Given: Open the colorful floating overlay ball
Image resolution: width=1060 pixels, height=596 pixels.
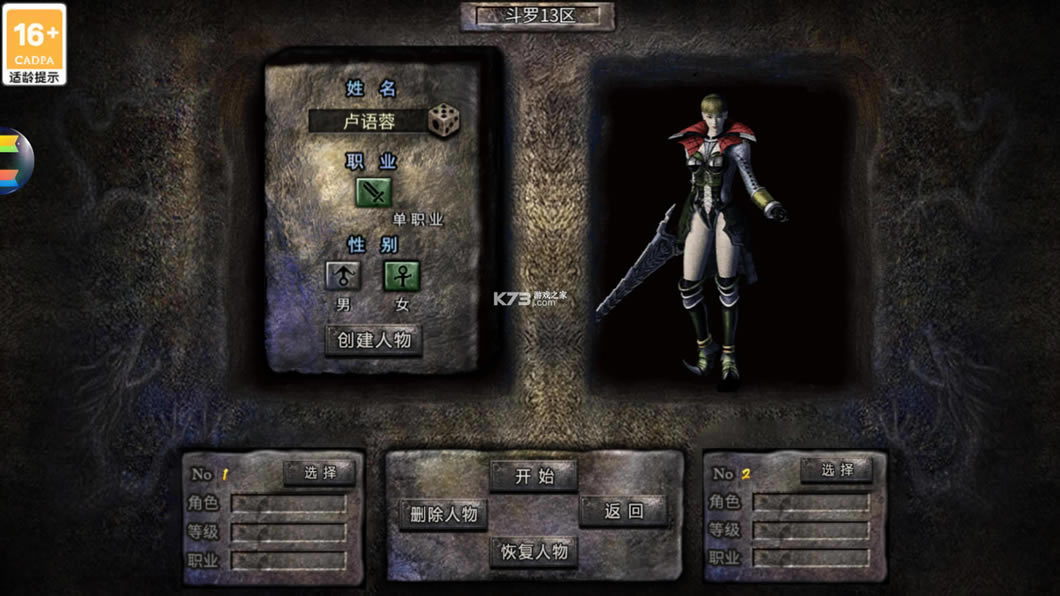Looking at the screenshot, I should point(16,161).
